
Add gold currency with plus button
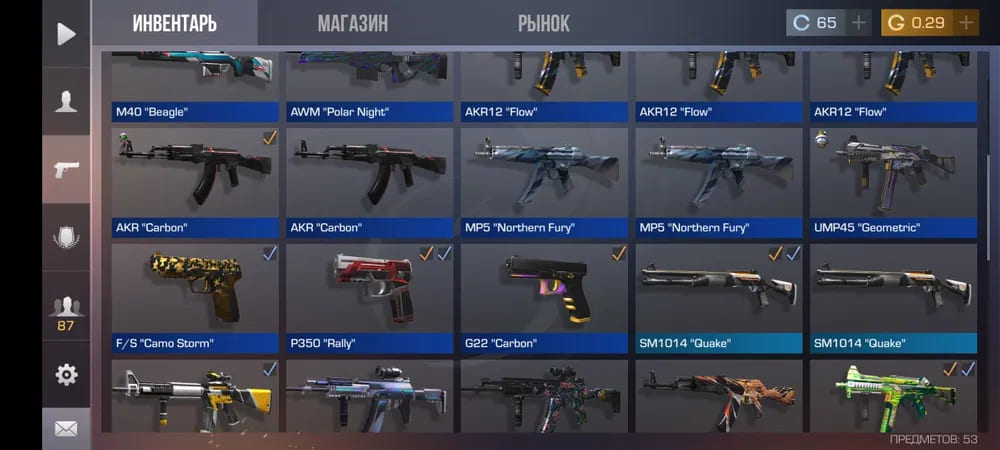966,23
